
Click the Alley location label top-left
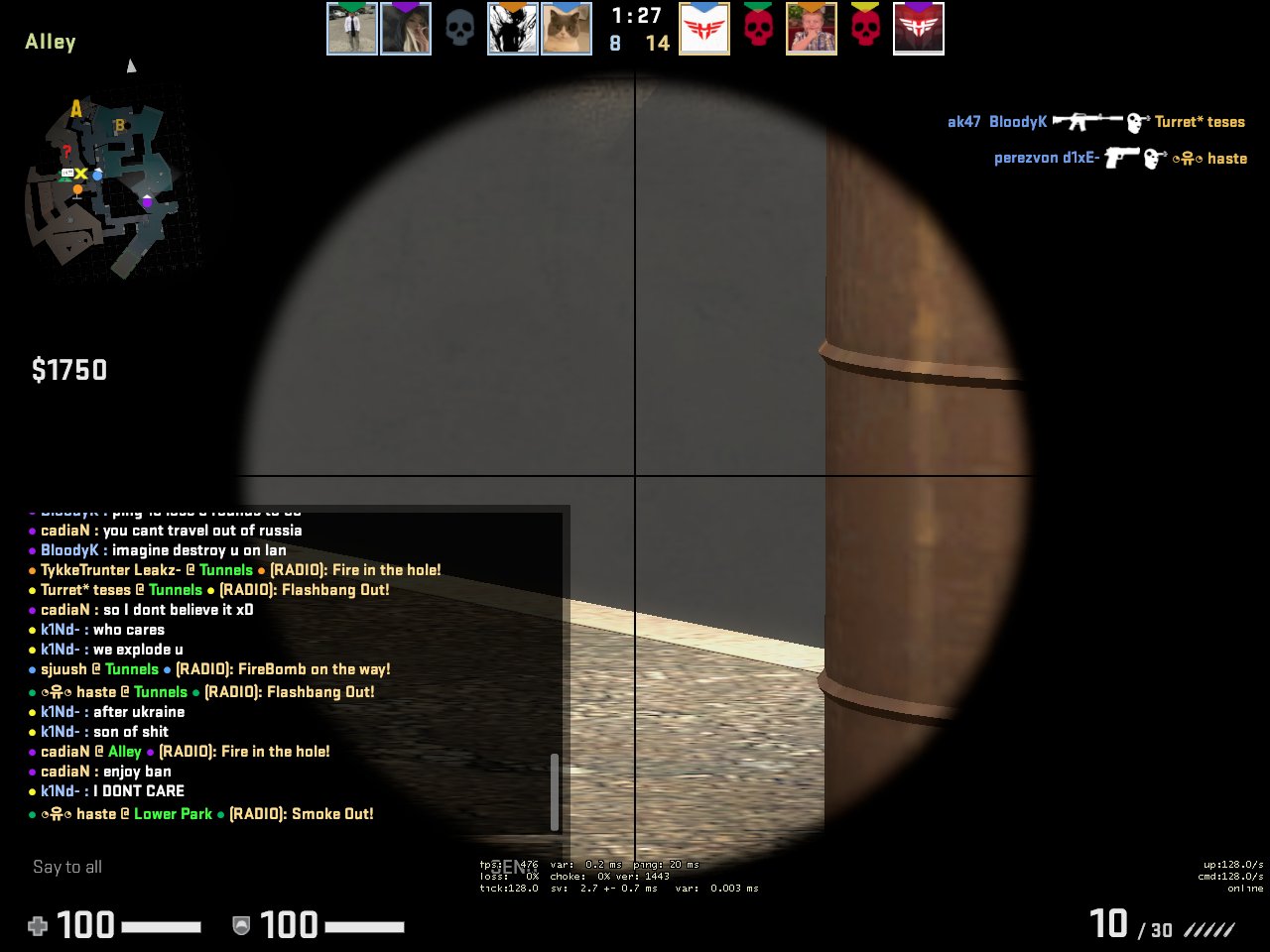click(x=50, y=42)
